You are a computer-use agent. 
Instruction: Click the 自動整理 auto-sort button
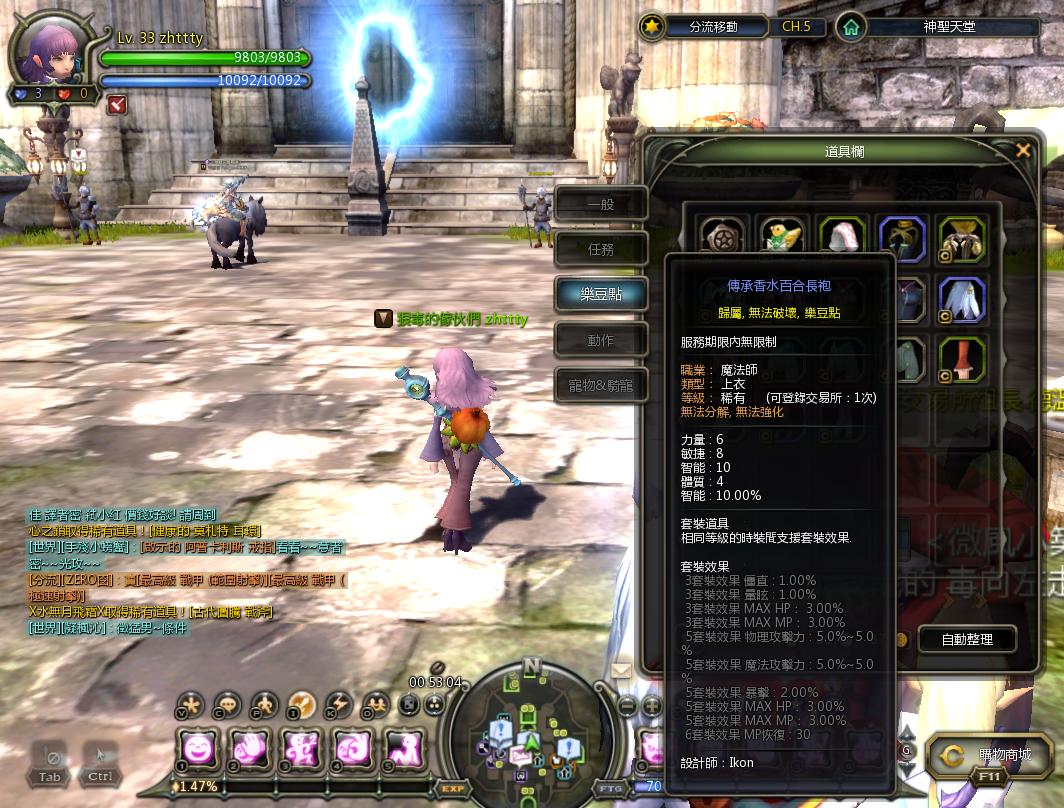[x=952, y=639]
